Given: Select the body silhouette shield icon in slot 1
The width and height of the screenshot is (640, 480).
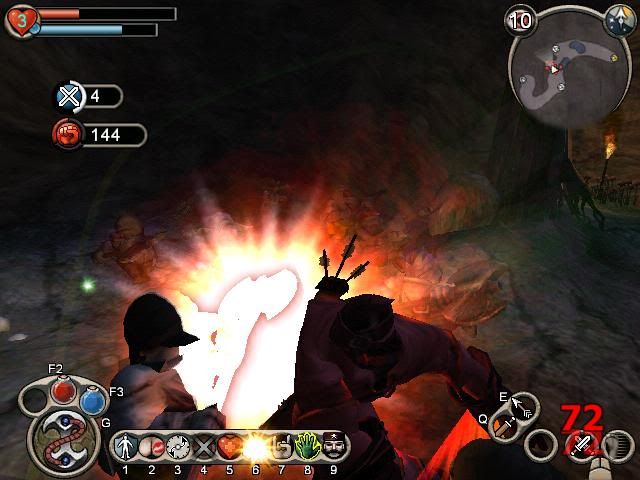Looking at the screenshot, I should [x=125, y=446].
